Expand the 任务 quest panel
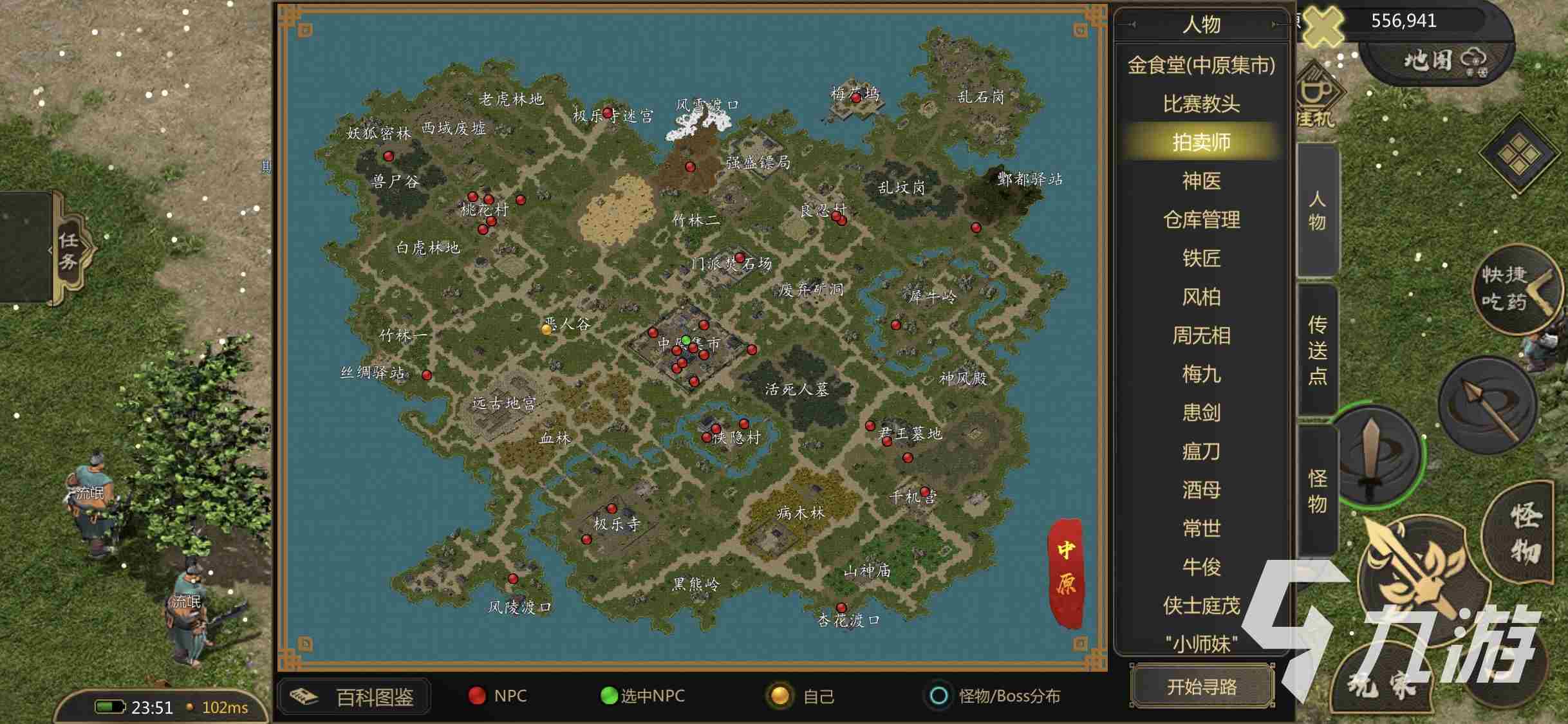Image resolution: width=1568 pixels, height=724 pixels. 68,250
